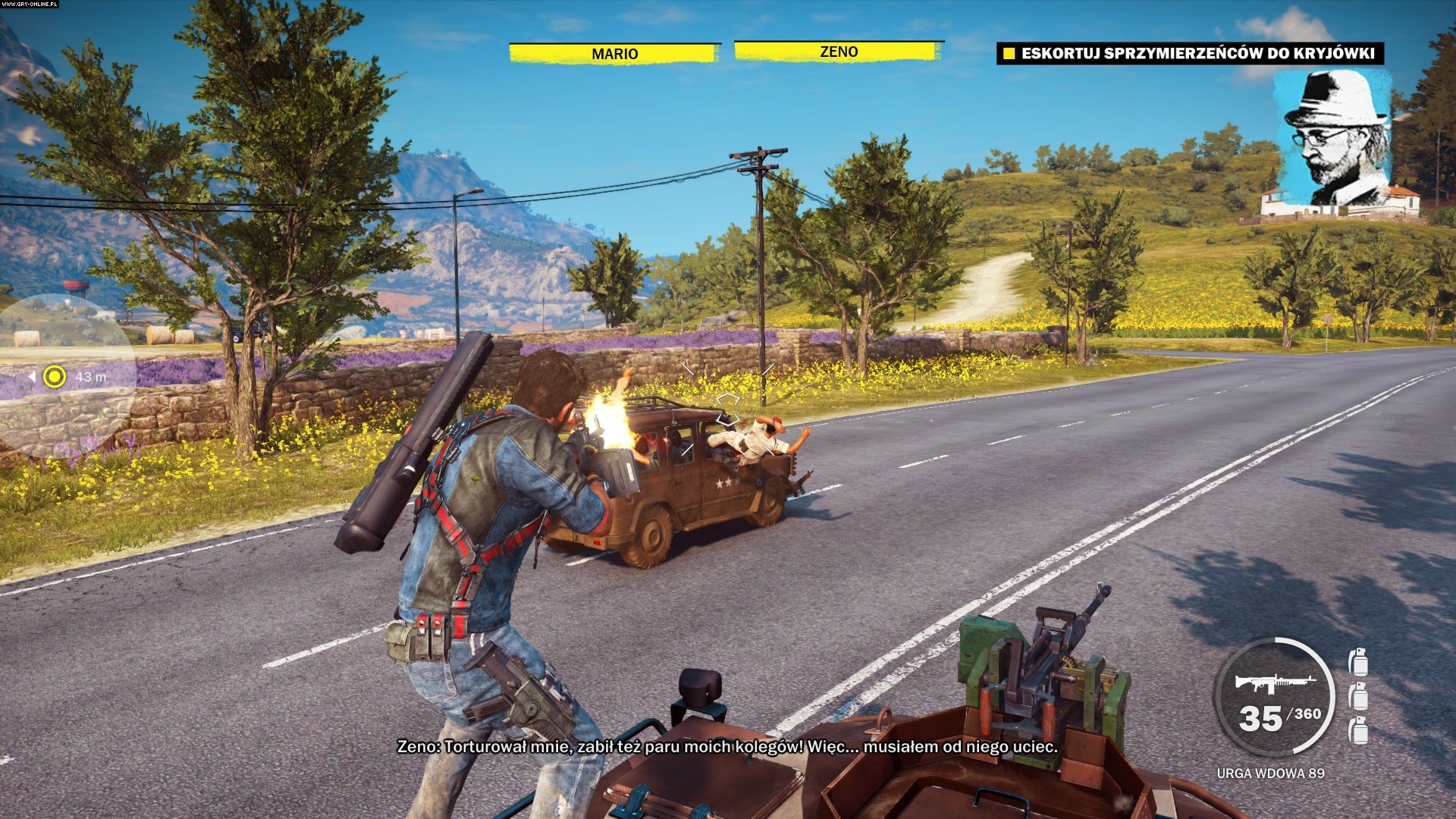Select the machine gun weapon icon
Screen dimensions: 1456x819
1274,682
